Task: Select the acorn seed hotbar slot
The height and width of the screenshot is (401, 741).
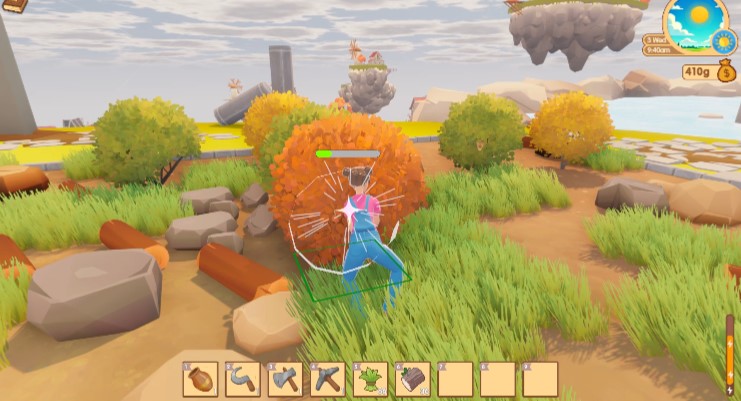Action: pyautogui.click(x=200, y=379)
